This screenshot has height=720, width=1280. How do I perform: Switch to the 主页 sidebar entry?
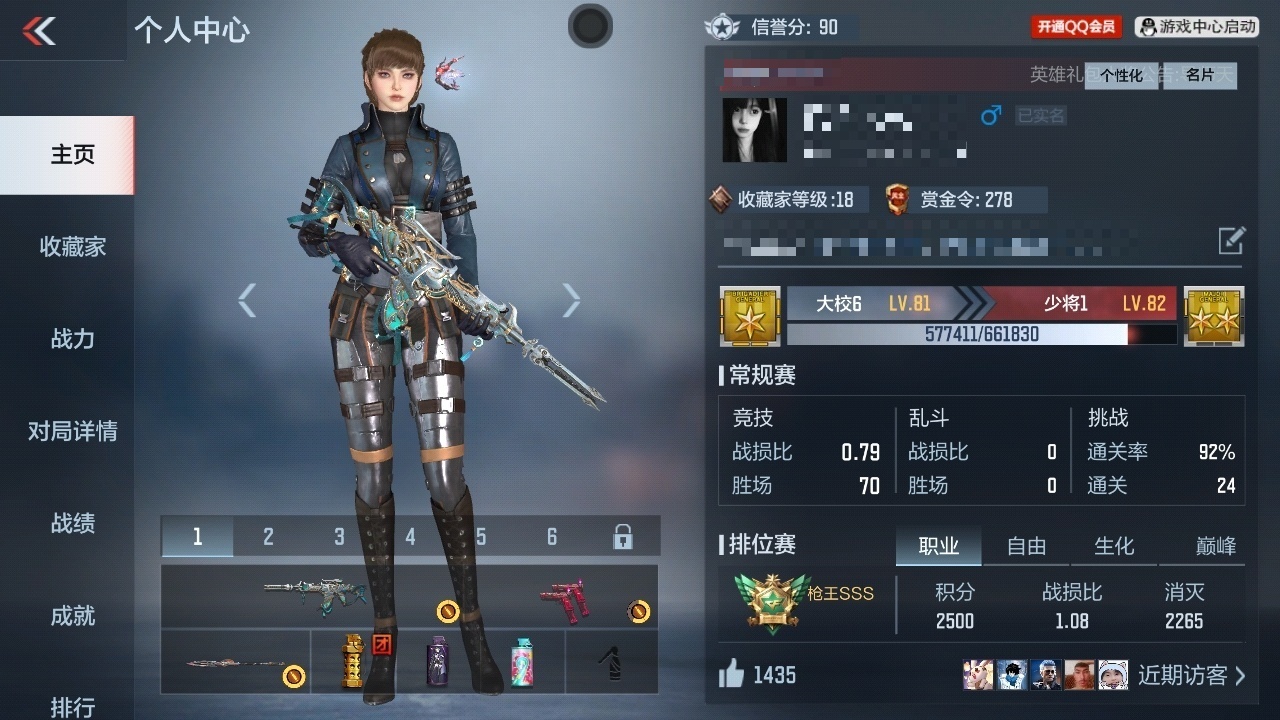pos(72,155)
